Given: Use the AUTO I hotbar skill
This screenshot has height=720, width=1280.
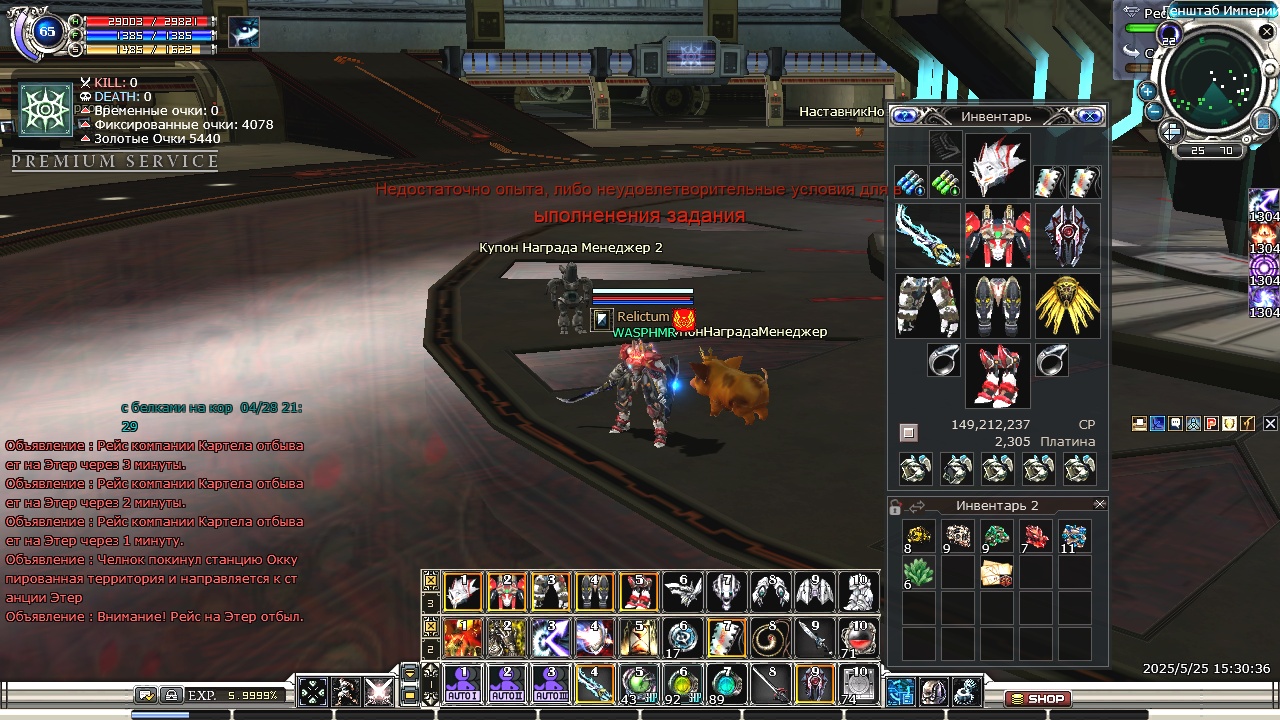Looking at the screenshot, I should click(462, 684).
